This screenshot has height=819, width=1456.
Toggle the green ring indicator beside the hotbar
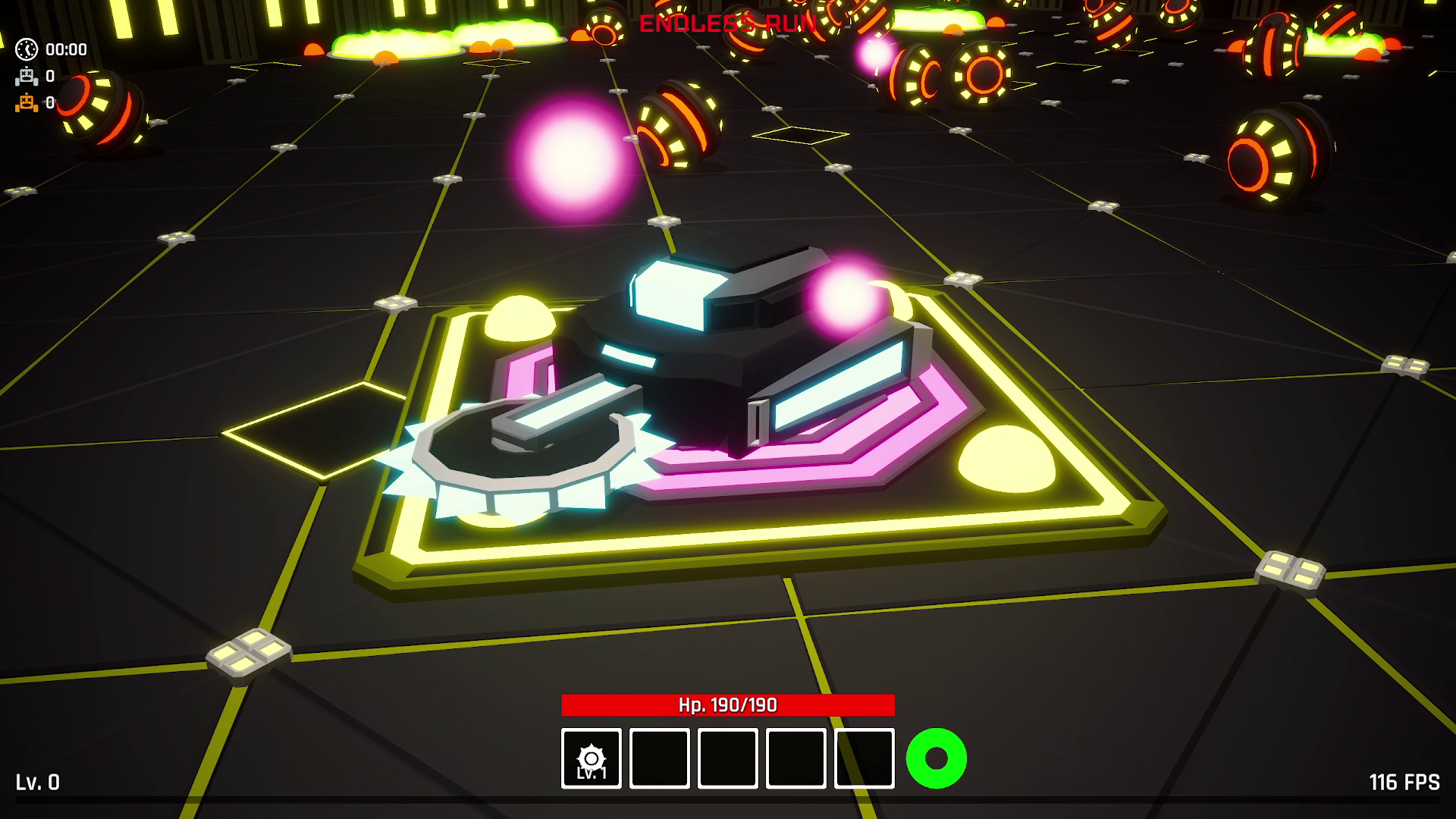(x=935, y=756)
